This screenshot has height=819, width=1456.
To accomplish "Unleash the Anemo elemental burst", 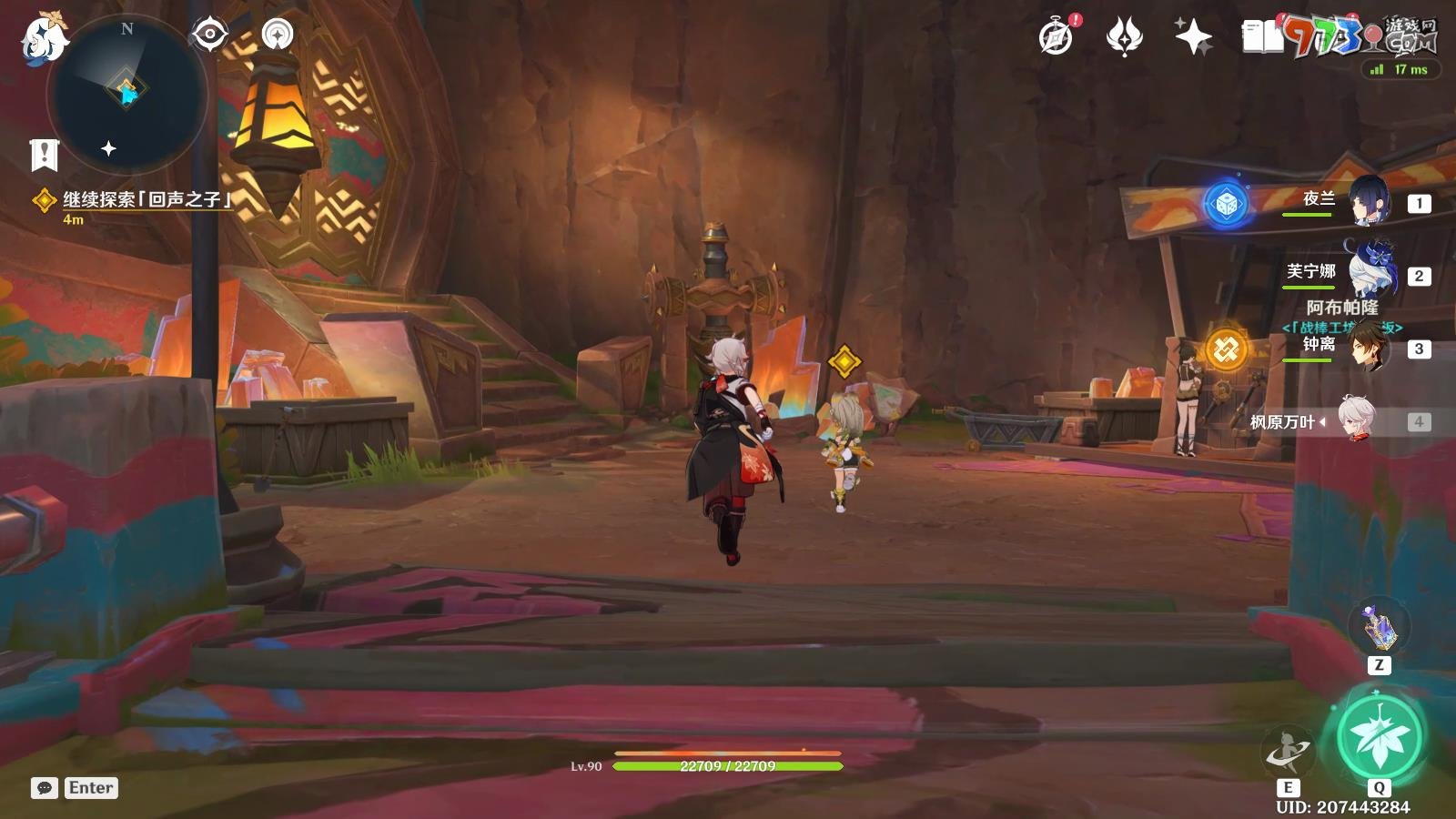I will (x=1379, y=737).
